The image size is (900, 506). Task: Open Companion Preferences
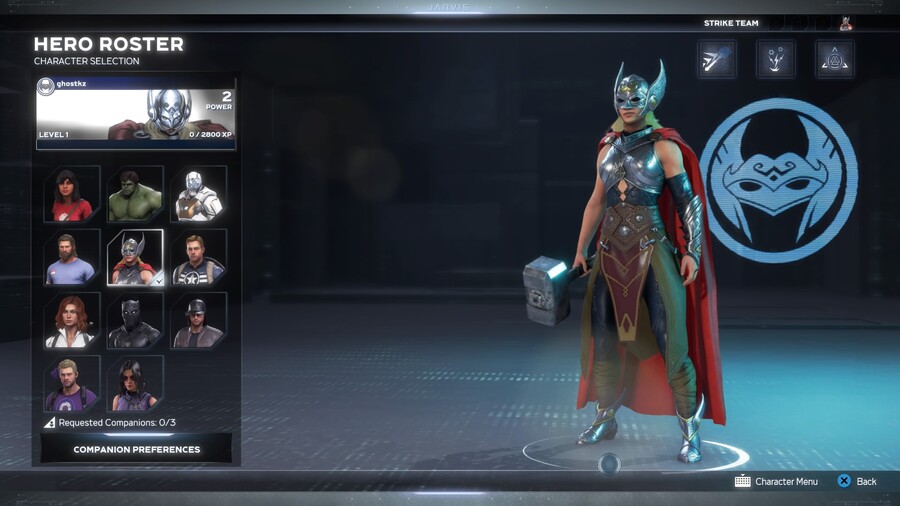pos(136,449)
